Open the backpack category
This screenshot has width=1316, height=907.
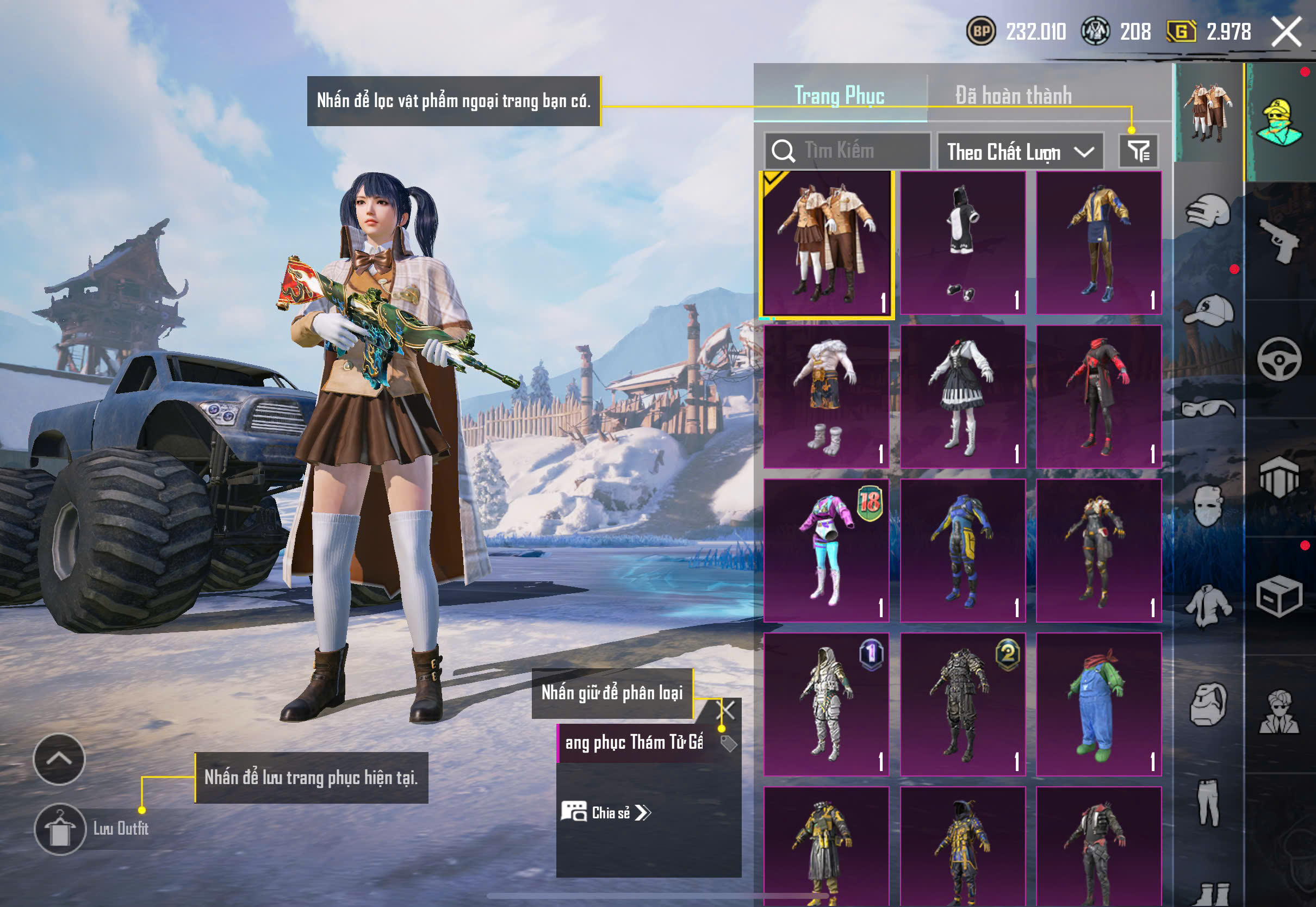click(1208, 704)
